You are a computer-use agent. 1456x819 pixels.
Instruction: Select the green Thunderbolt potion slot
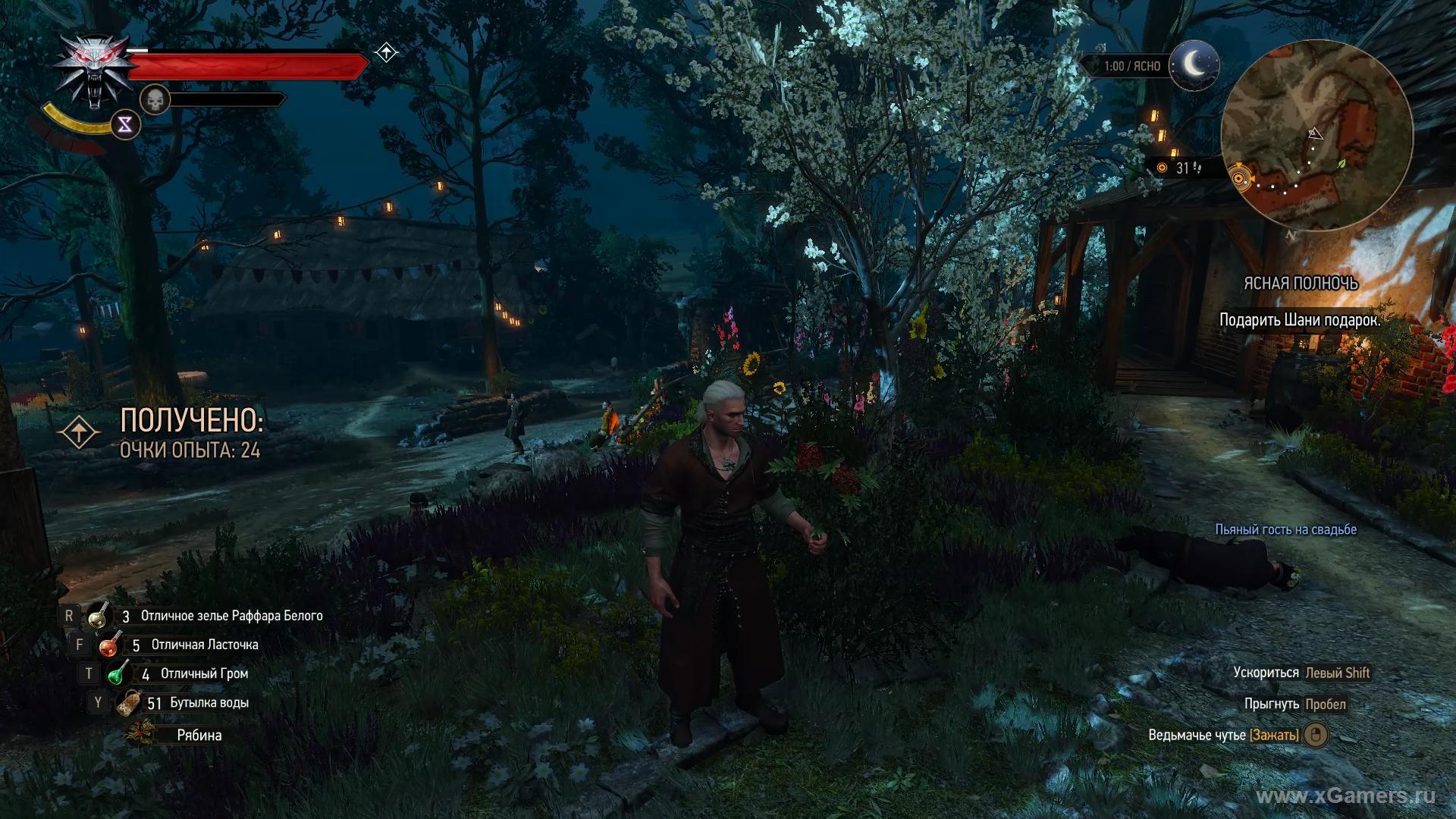pos(118,673)
